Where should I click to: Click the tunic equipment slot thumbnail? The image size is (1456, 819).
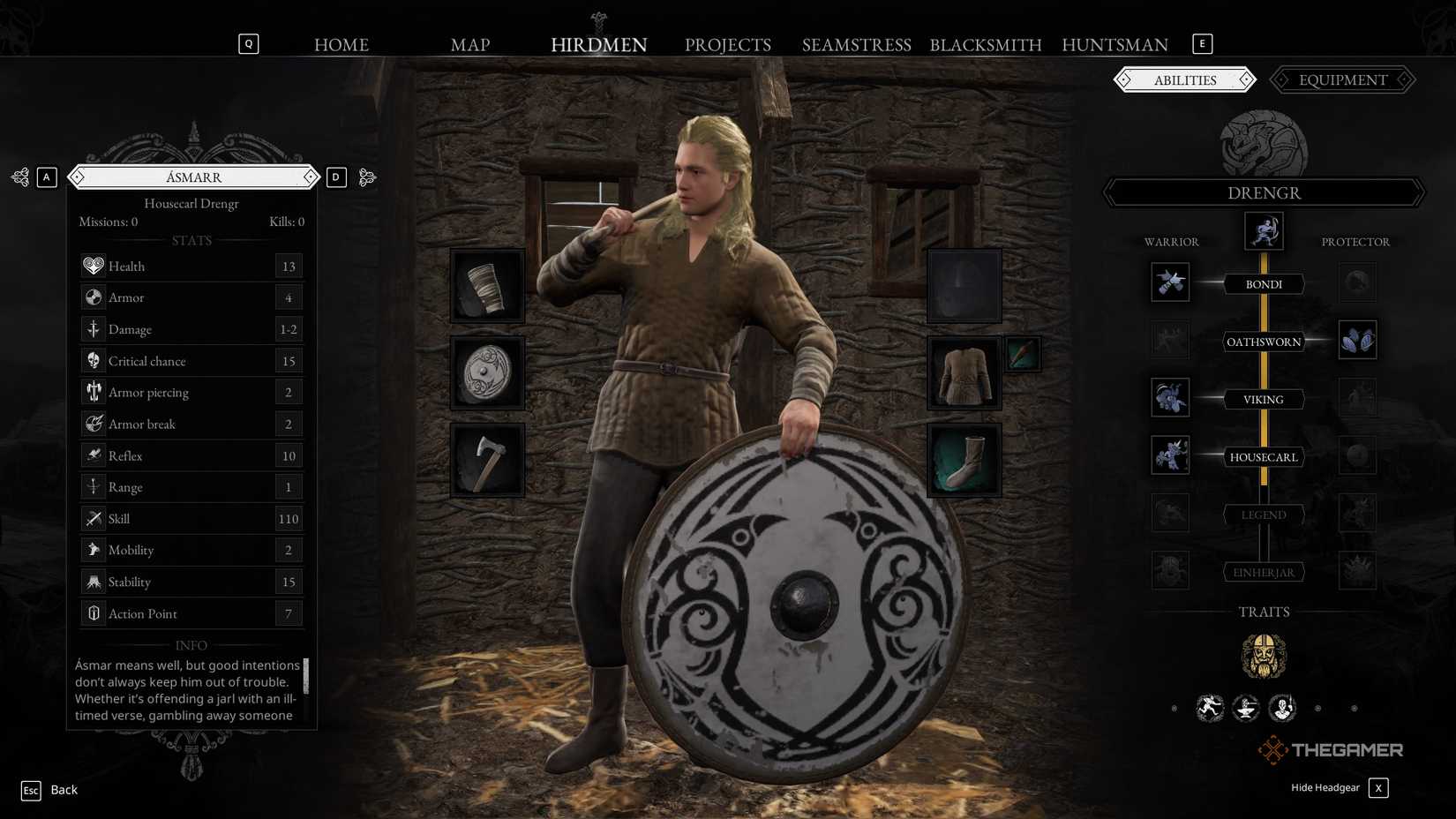point(963,372)
